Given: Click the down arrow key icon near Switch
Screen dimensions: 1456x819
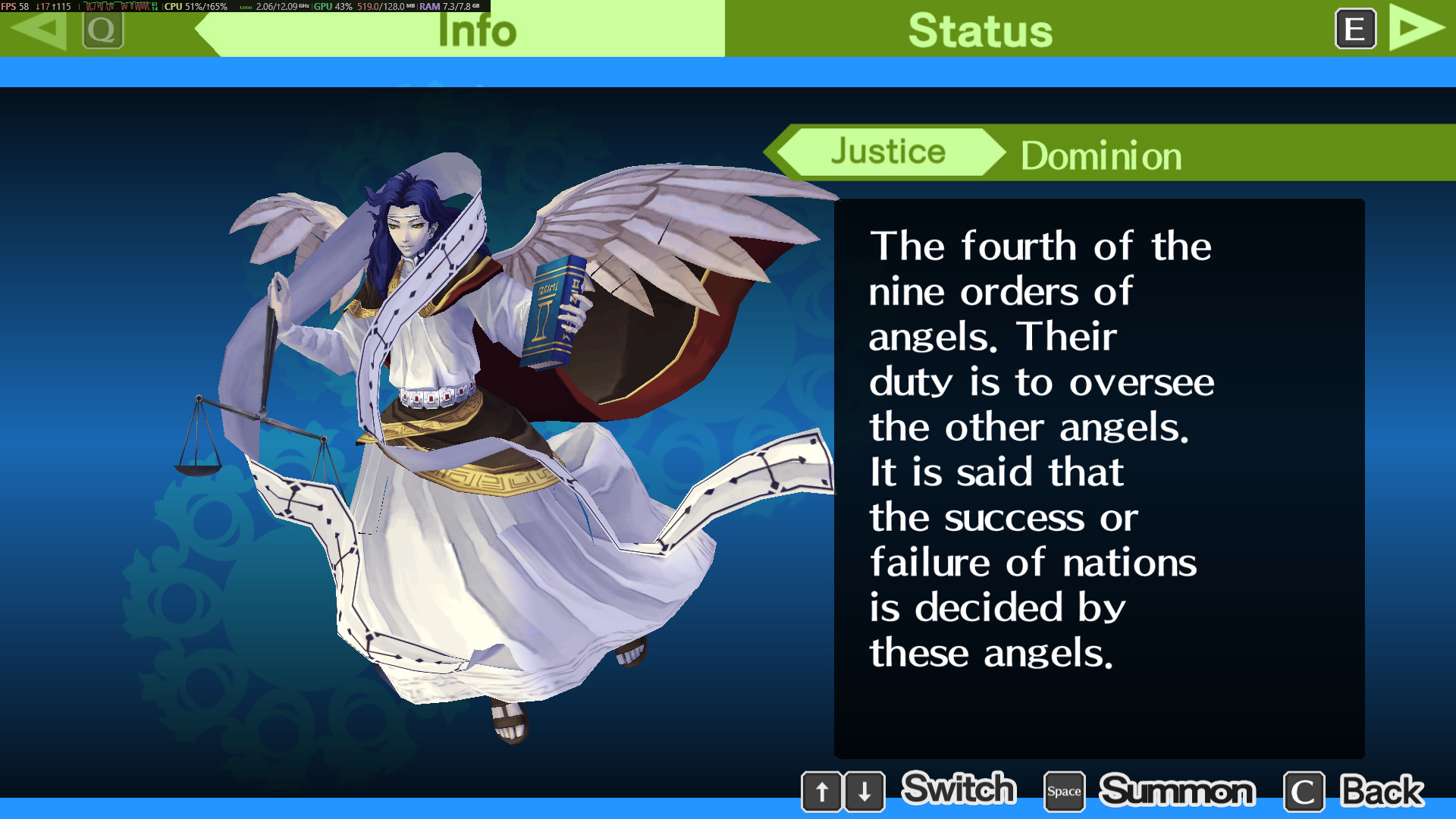Looking at the screenshot, I should pos(864,791).
